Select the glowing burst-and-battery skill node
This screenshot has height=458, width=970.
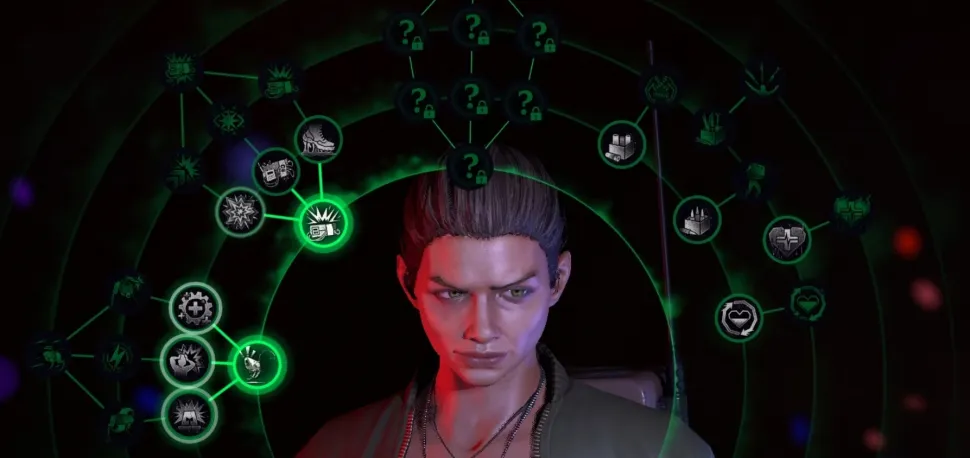pos(323,222)
